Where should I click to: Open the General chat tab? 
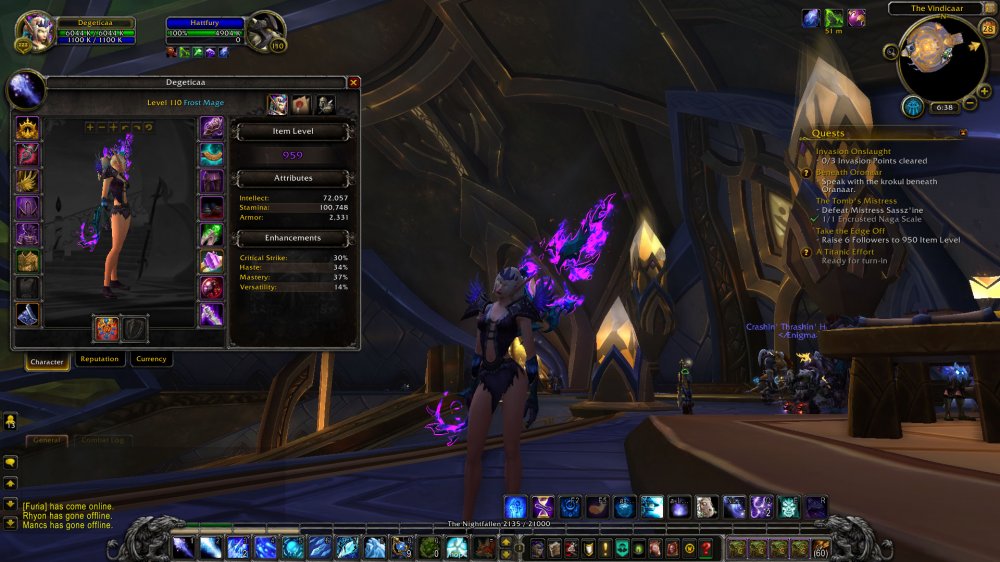click(x=47, y=440)
